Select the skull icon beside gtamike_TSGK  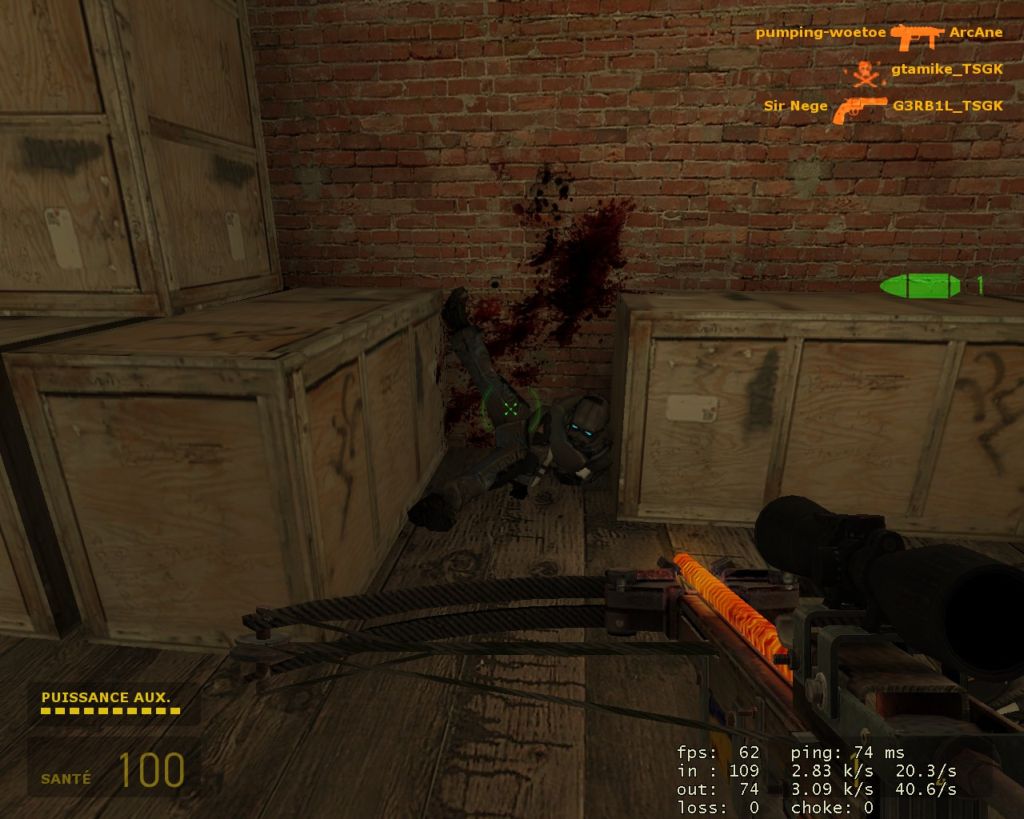click(864, 72)
